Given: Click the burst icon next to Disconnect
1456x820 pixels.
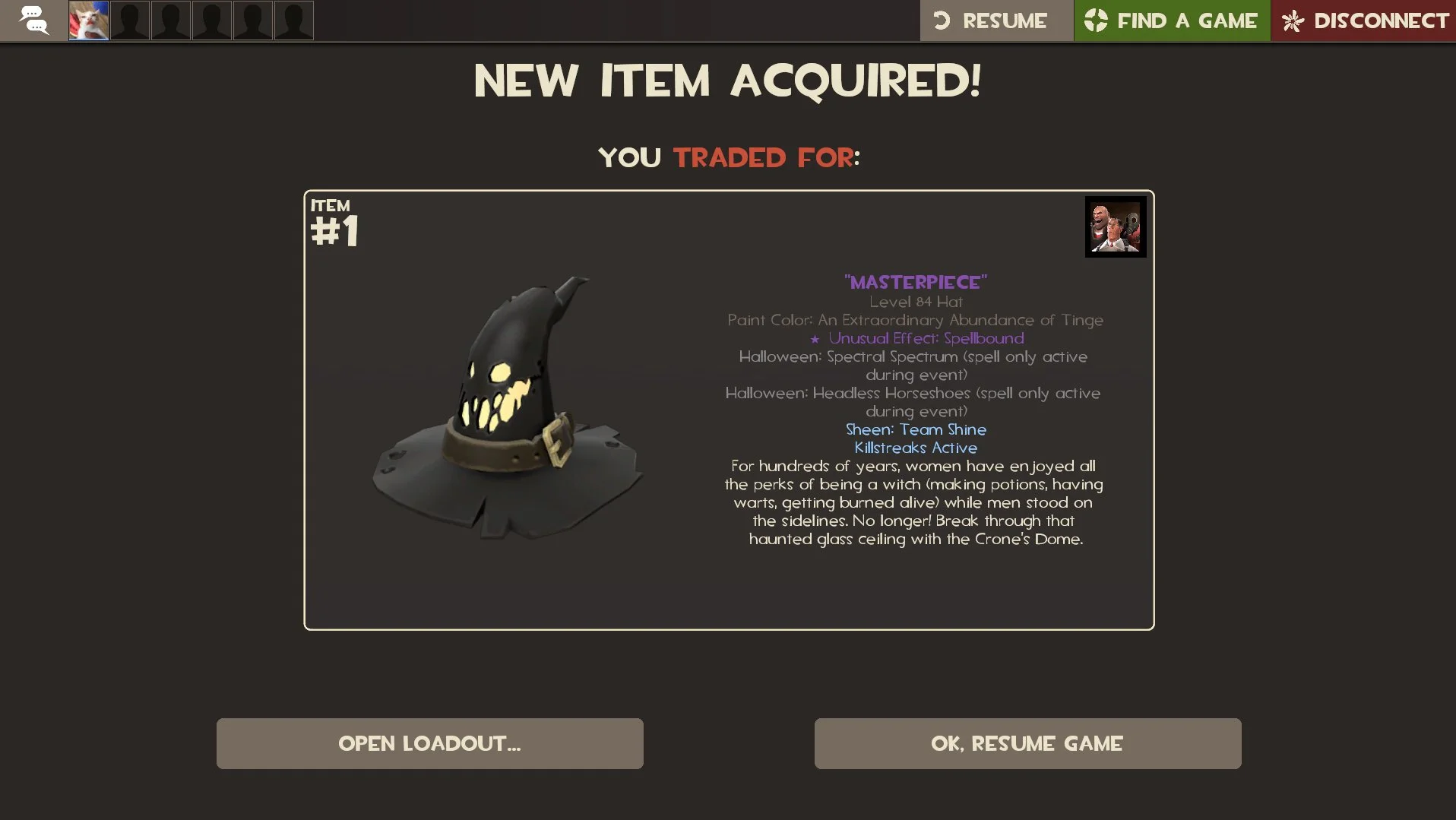Looking at the screenshot, I should [x=1292, y=21].
